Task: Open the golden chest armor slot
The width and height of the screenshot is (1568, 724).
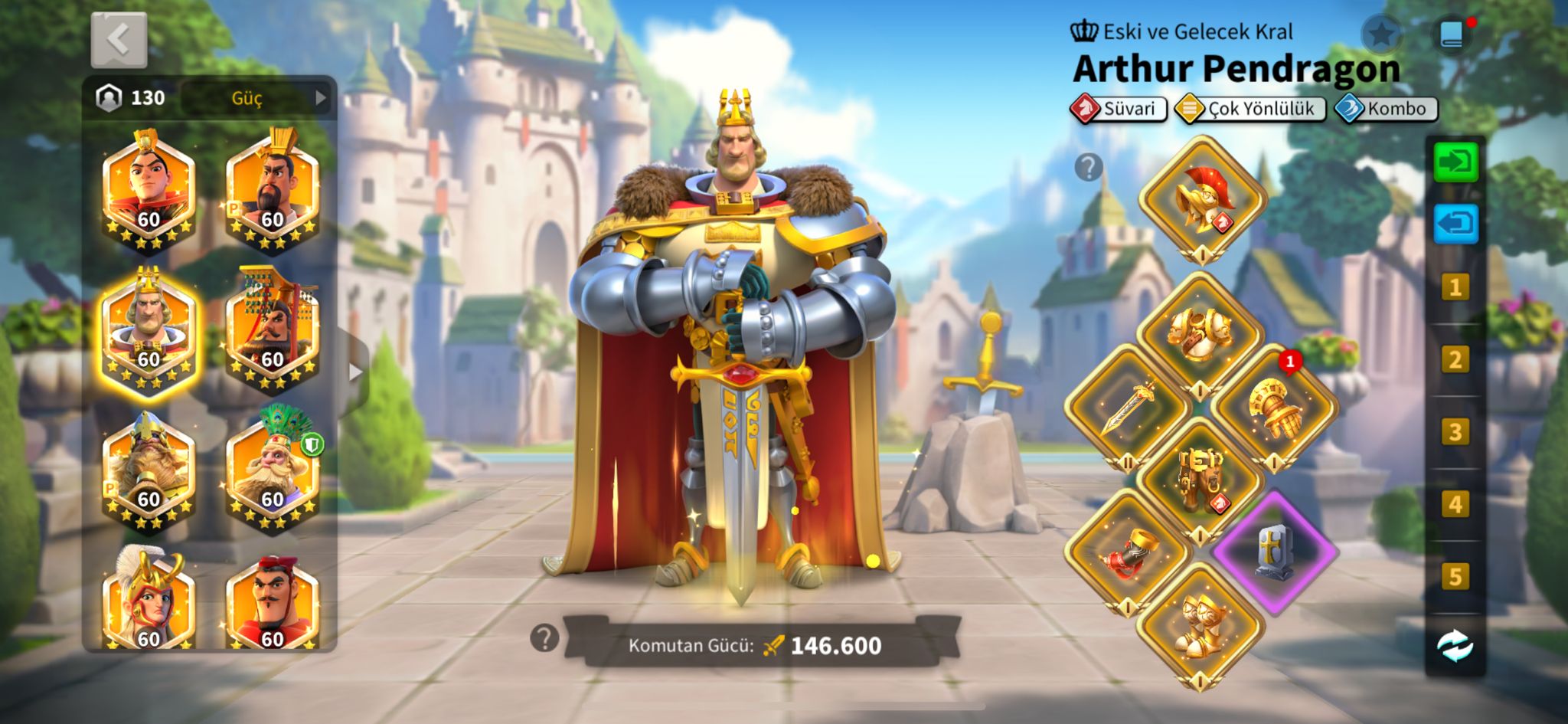Action: pyautogui.click(x=1200, y=334)
